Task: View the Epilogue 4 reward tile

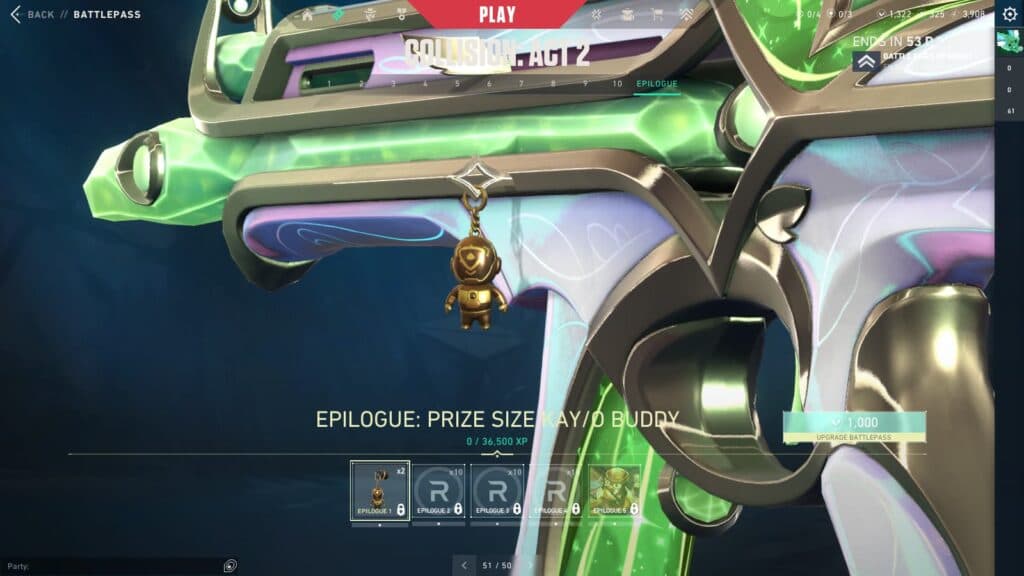Action: [x=555, y=490]
